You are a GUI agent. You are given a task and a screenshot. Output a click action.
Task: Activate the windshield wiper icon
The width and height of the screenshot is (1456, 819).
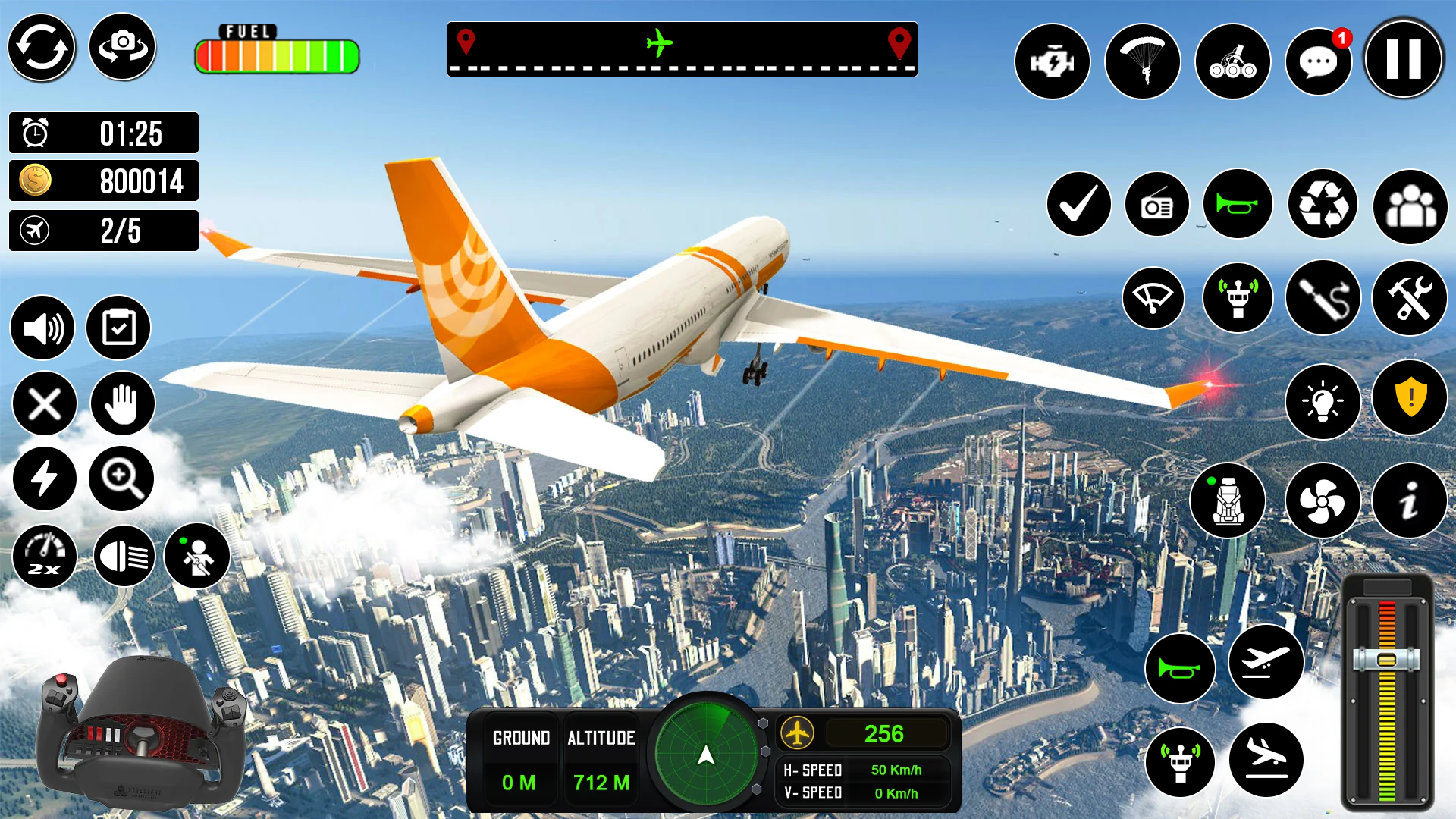(x=1153, y=299)
